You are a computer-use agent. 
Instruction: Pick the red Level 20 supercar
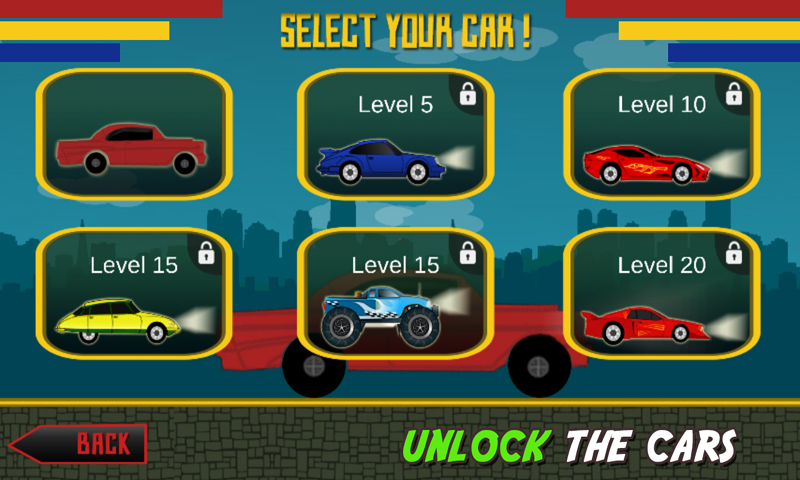(662, 294)
